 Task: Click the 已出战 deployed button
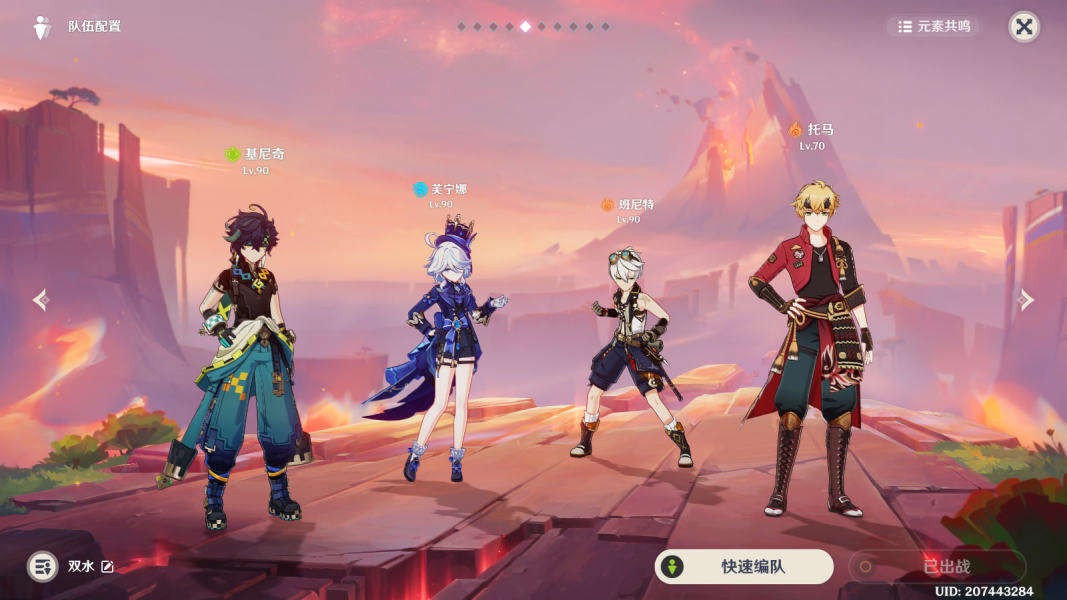point(936,567)
